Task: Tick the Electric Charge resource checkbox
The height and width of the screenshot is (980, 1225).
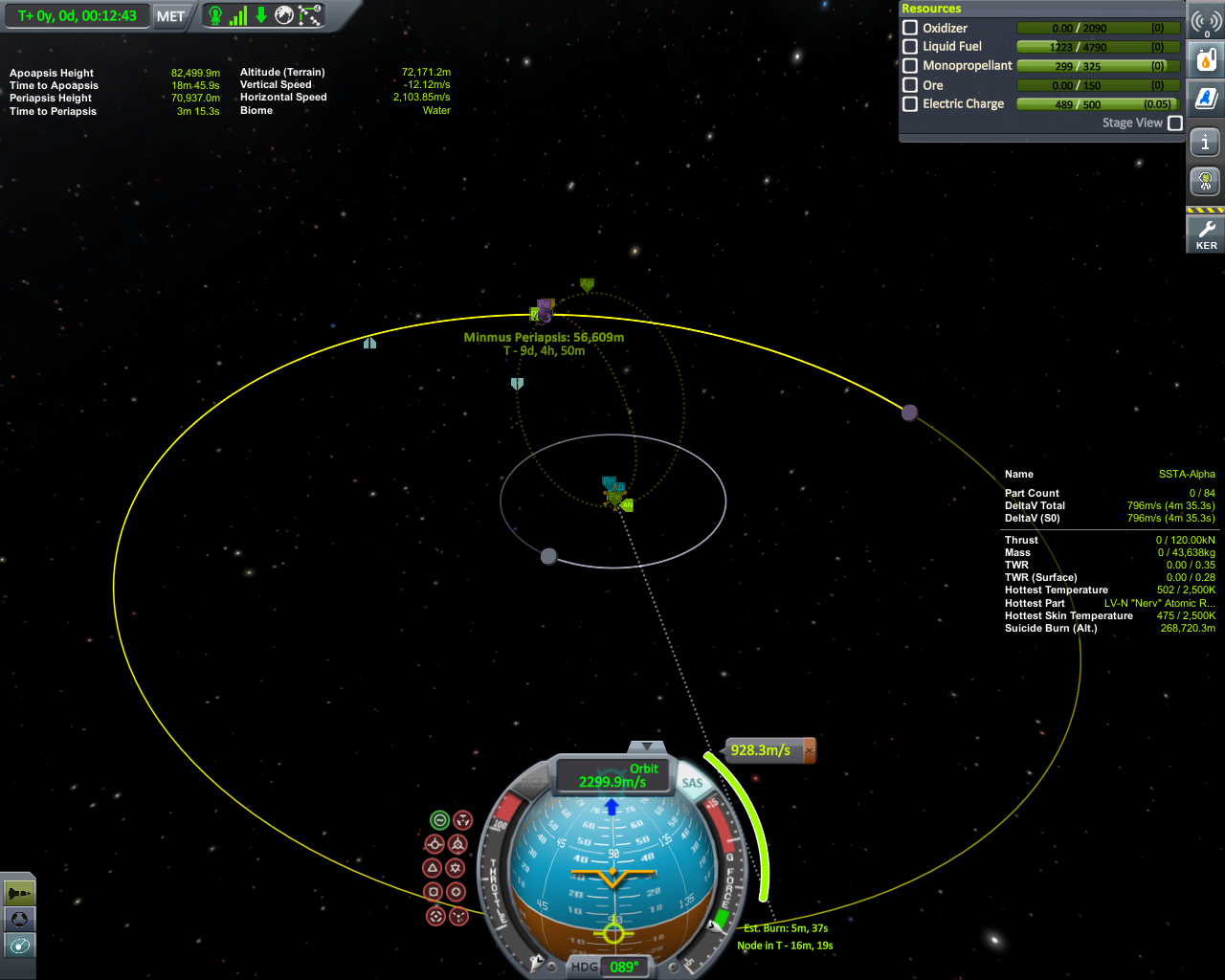Action: pyautogui.click(x=910, y=103)
